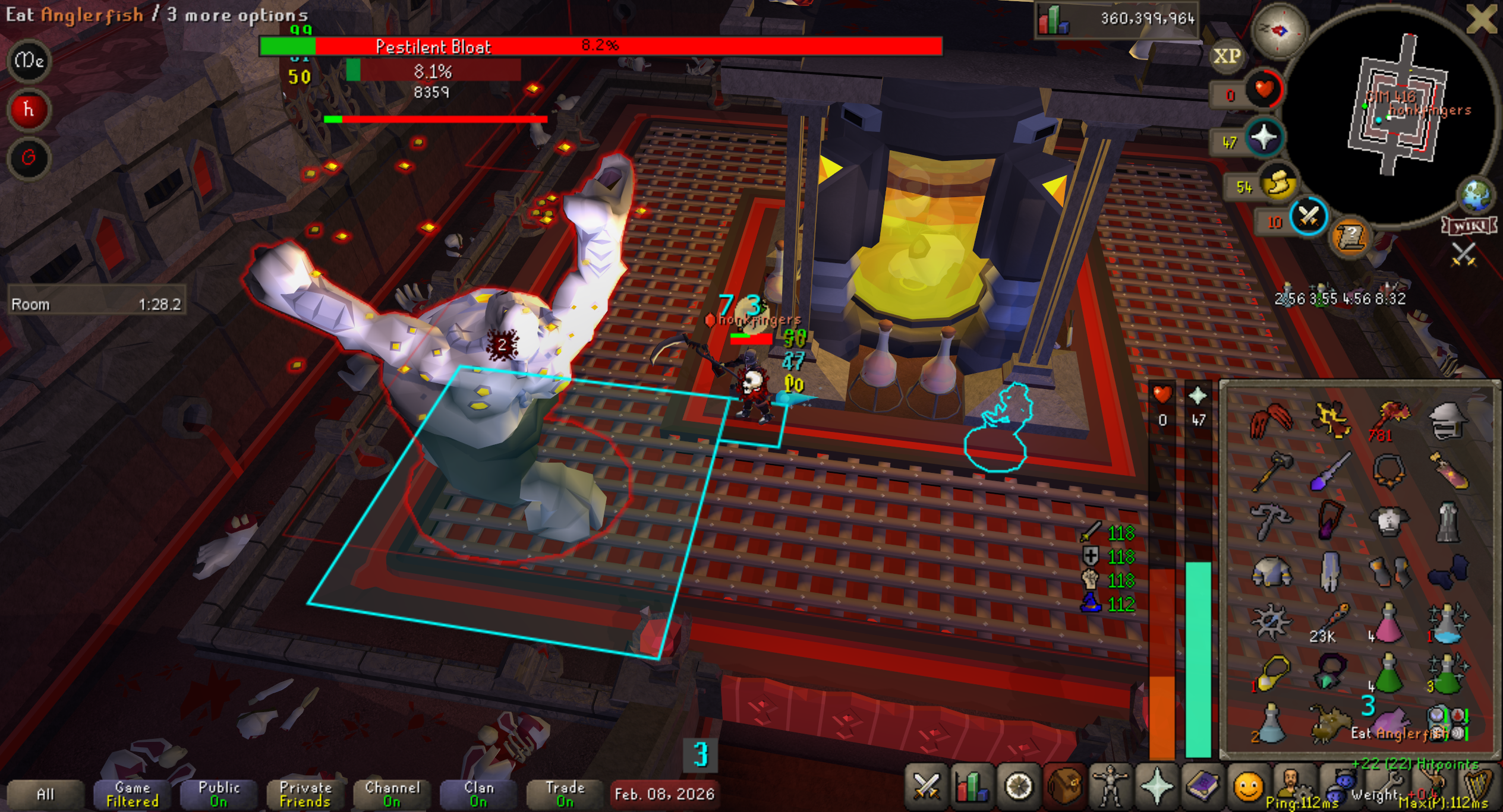Open the Wiki lookup banner
This screenshot has height=812, width=1503.
click(1469, 226)
